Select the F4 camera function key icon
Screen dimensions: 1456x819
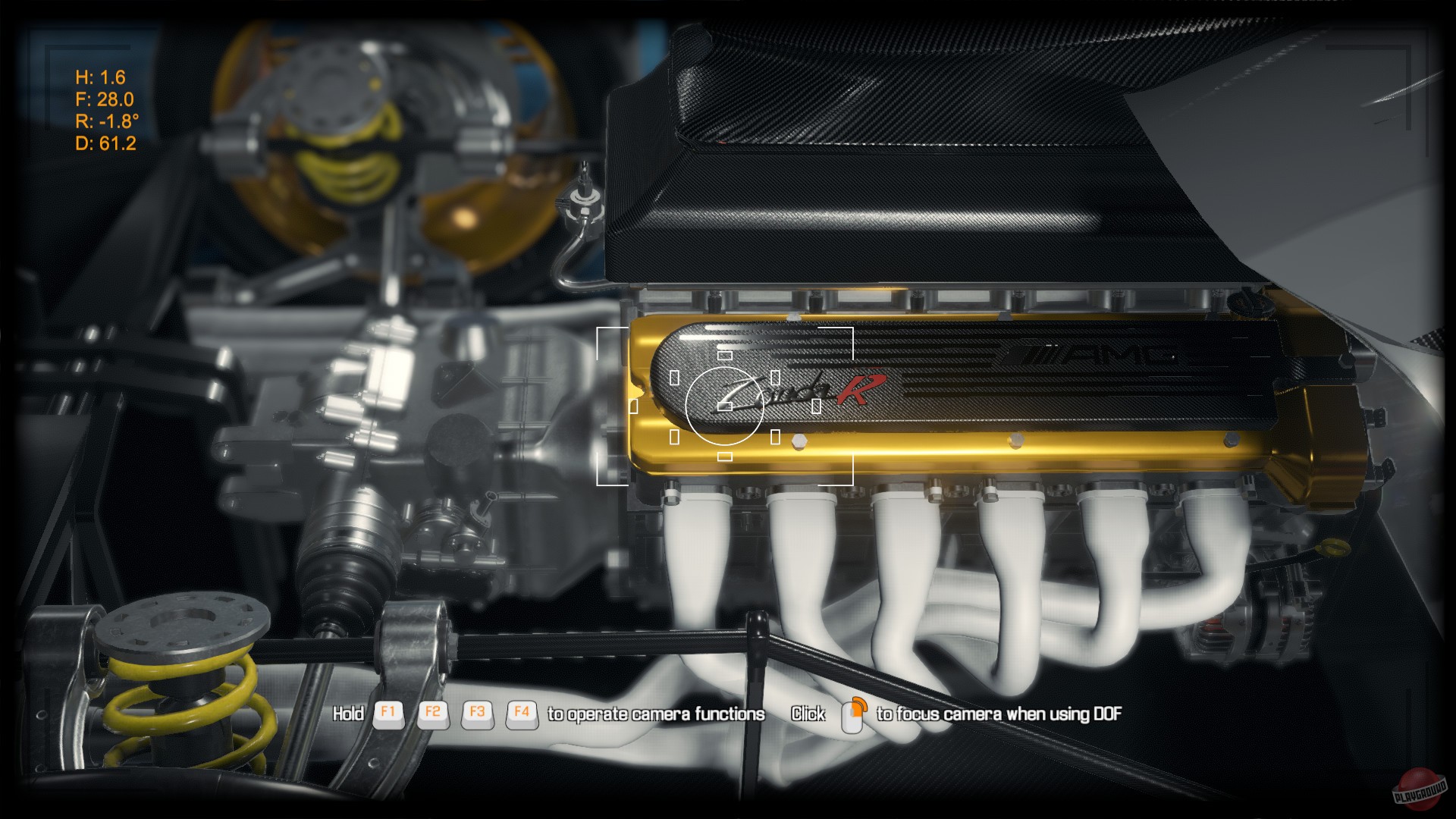point(522,713)
